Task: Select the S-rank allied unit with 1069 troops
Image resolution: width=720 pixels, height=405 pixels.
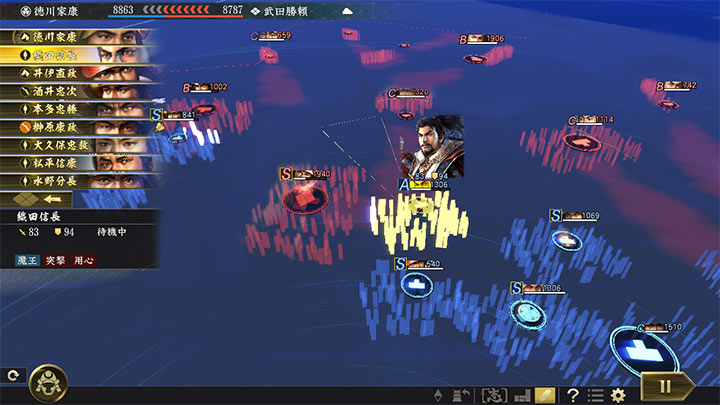Action: [x=564, y=240]
